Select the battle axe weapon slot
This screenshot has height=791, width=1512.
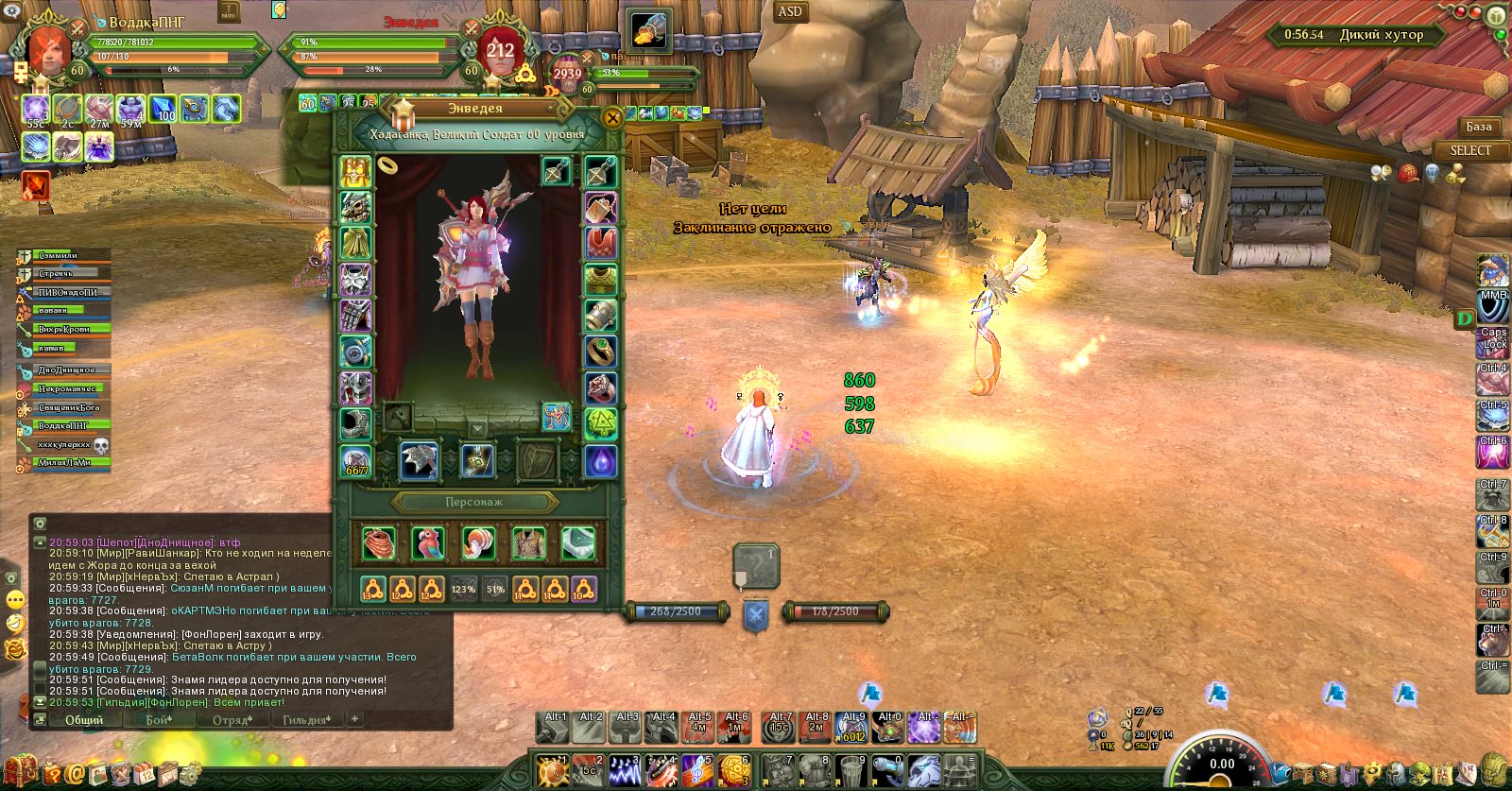coord(419,460)
